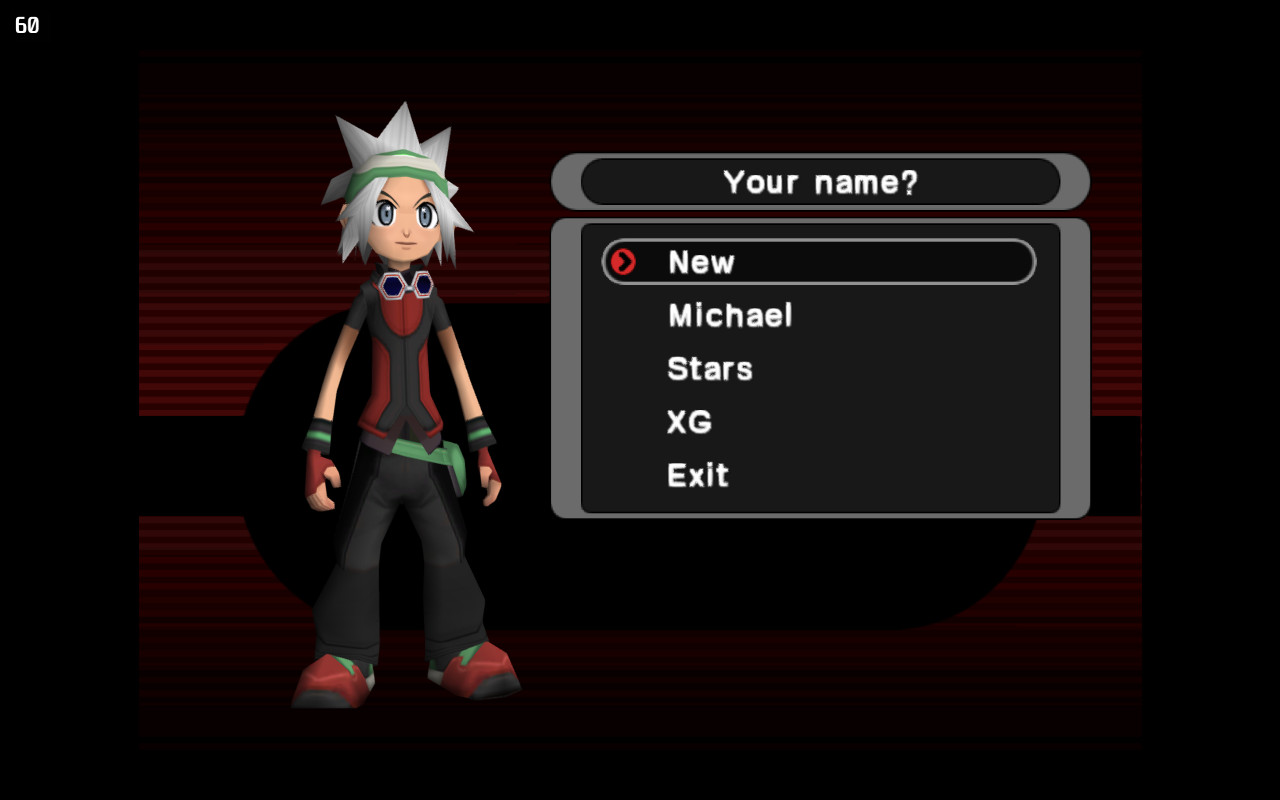Select Michael from the name list

(x=730, y=316)
